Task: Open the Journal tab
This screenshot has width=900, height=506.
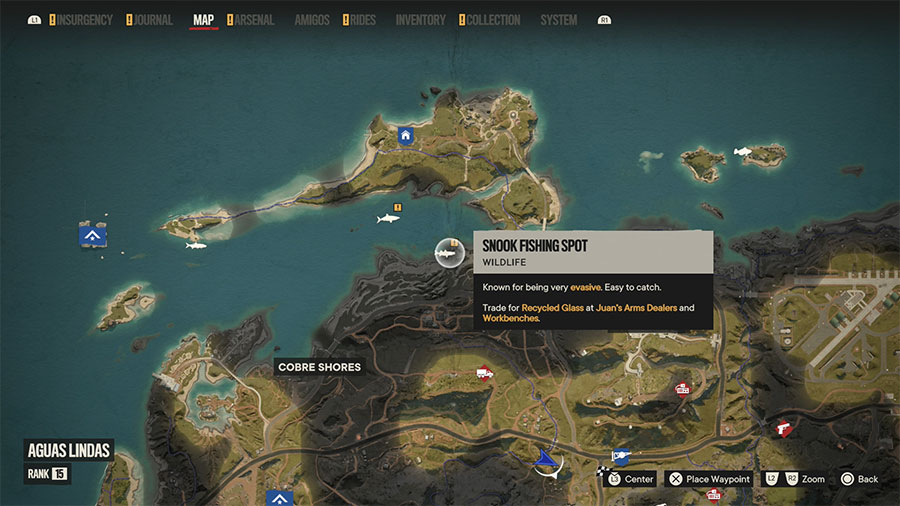Action: click(152, 20)
